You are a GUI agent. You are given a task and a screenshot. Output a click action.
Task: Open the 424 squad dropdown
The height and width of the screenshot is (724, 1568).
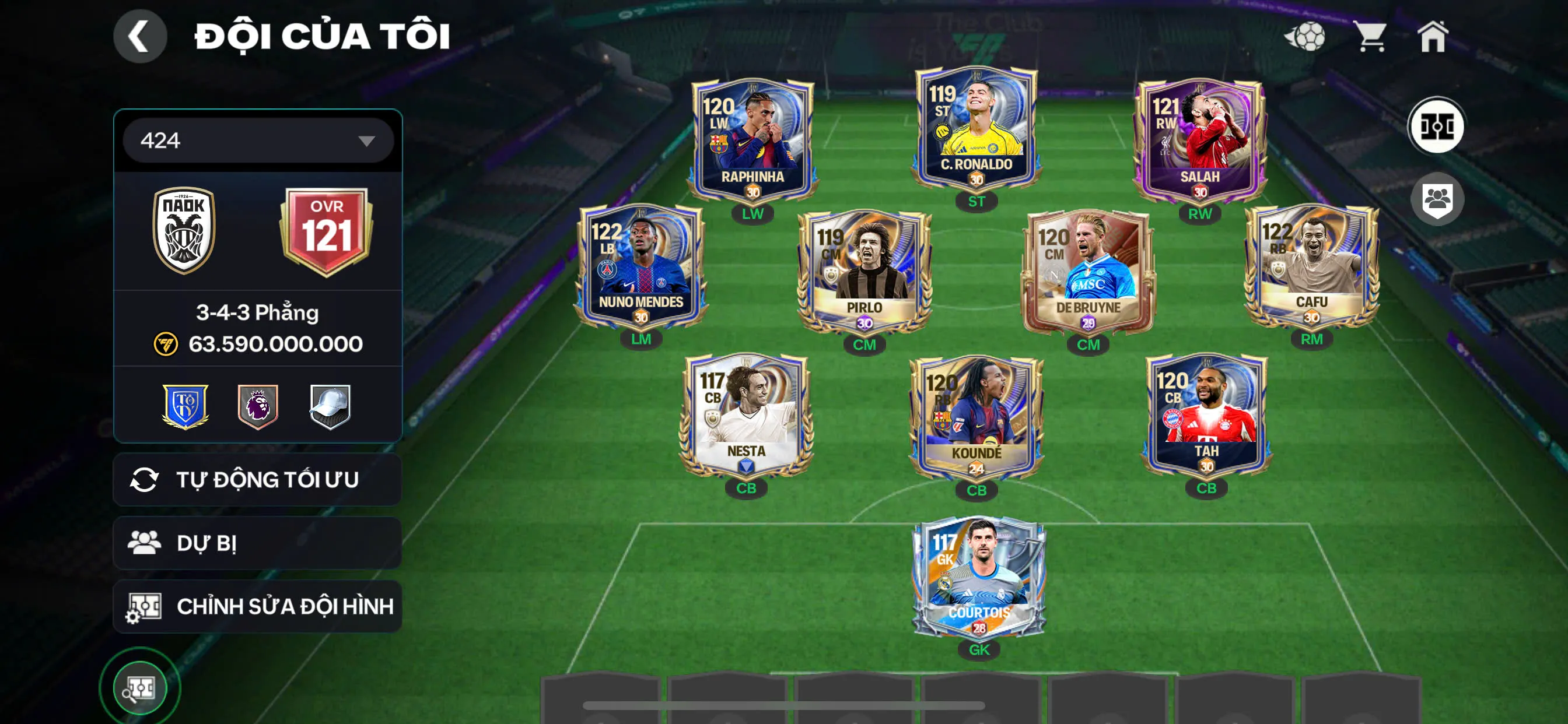point(257,140)
